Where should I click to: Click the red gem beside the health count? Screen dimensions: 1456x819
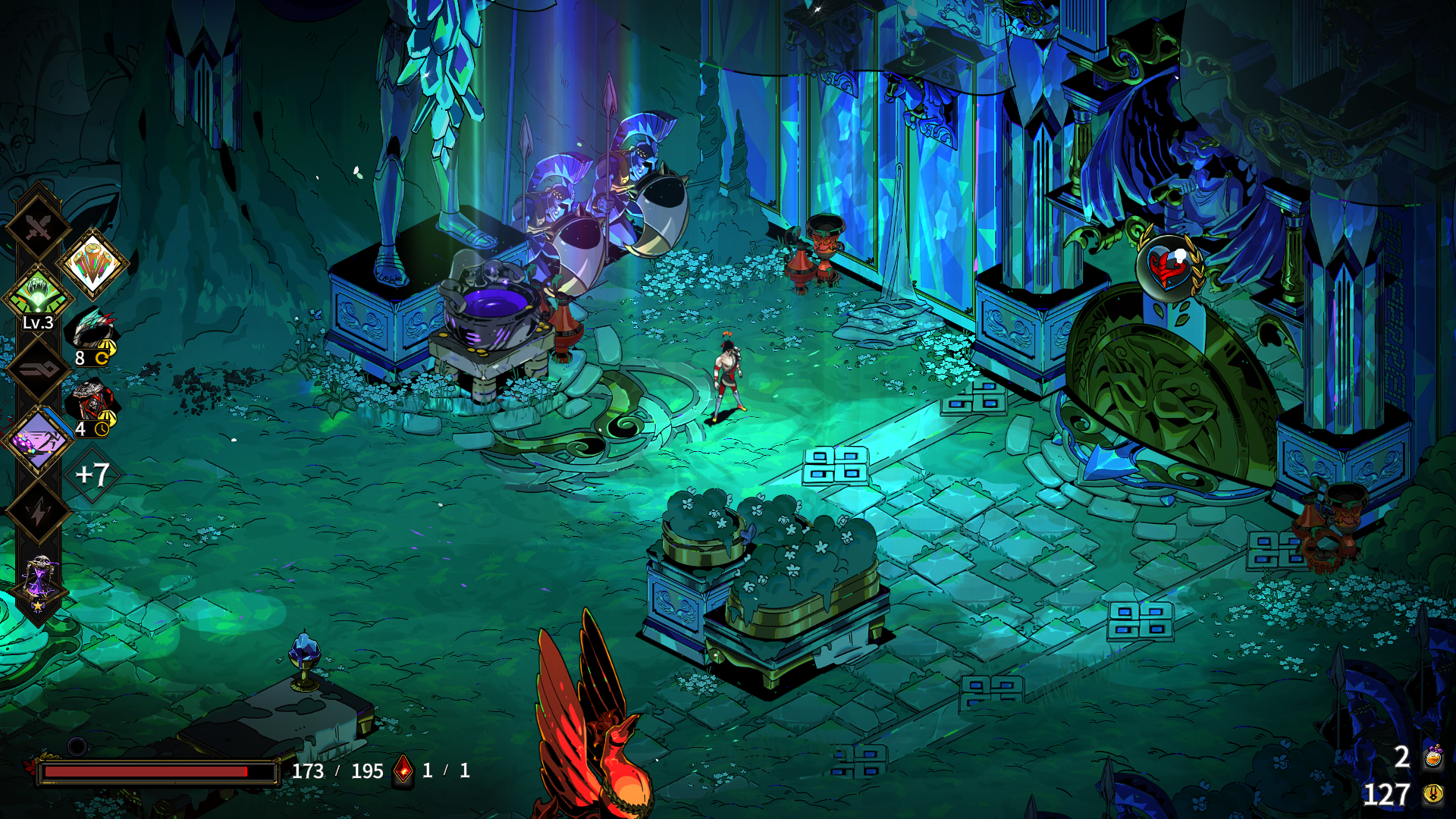[403, 770]
